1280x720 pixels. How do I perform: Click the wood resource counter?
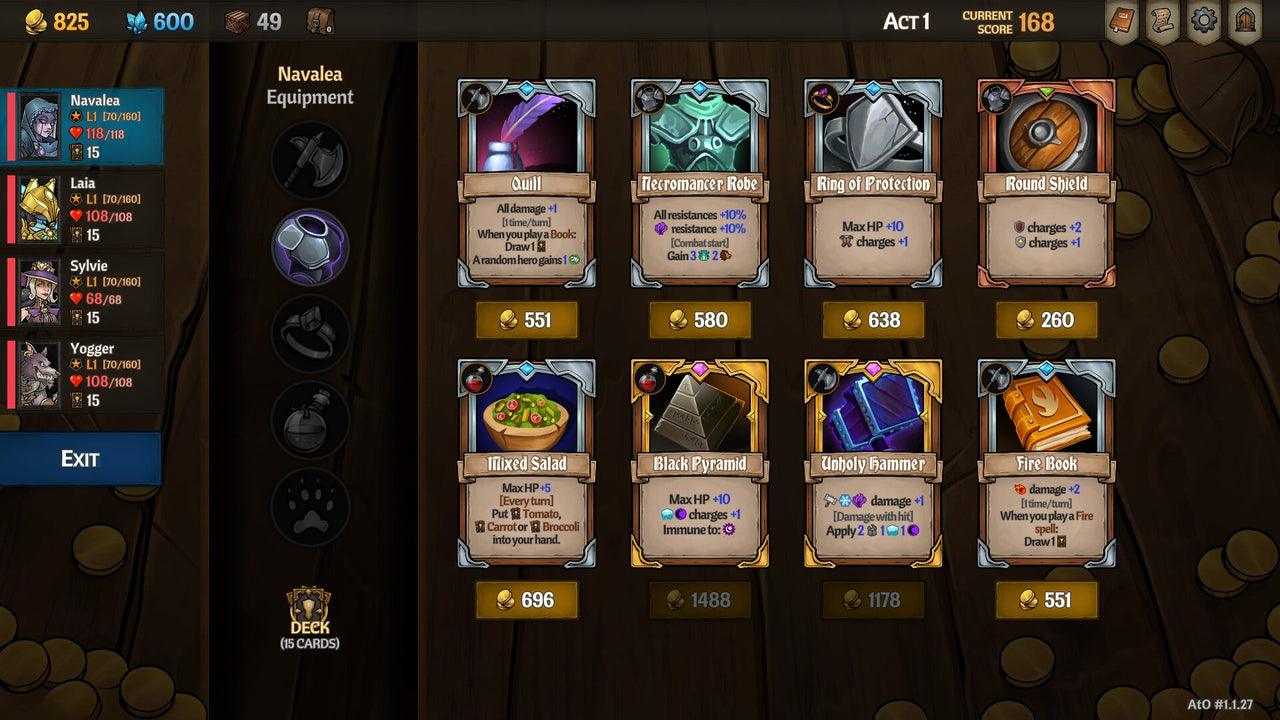[250, 21]
